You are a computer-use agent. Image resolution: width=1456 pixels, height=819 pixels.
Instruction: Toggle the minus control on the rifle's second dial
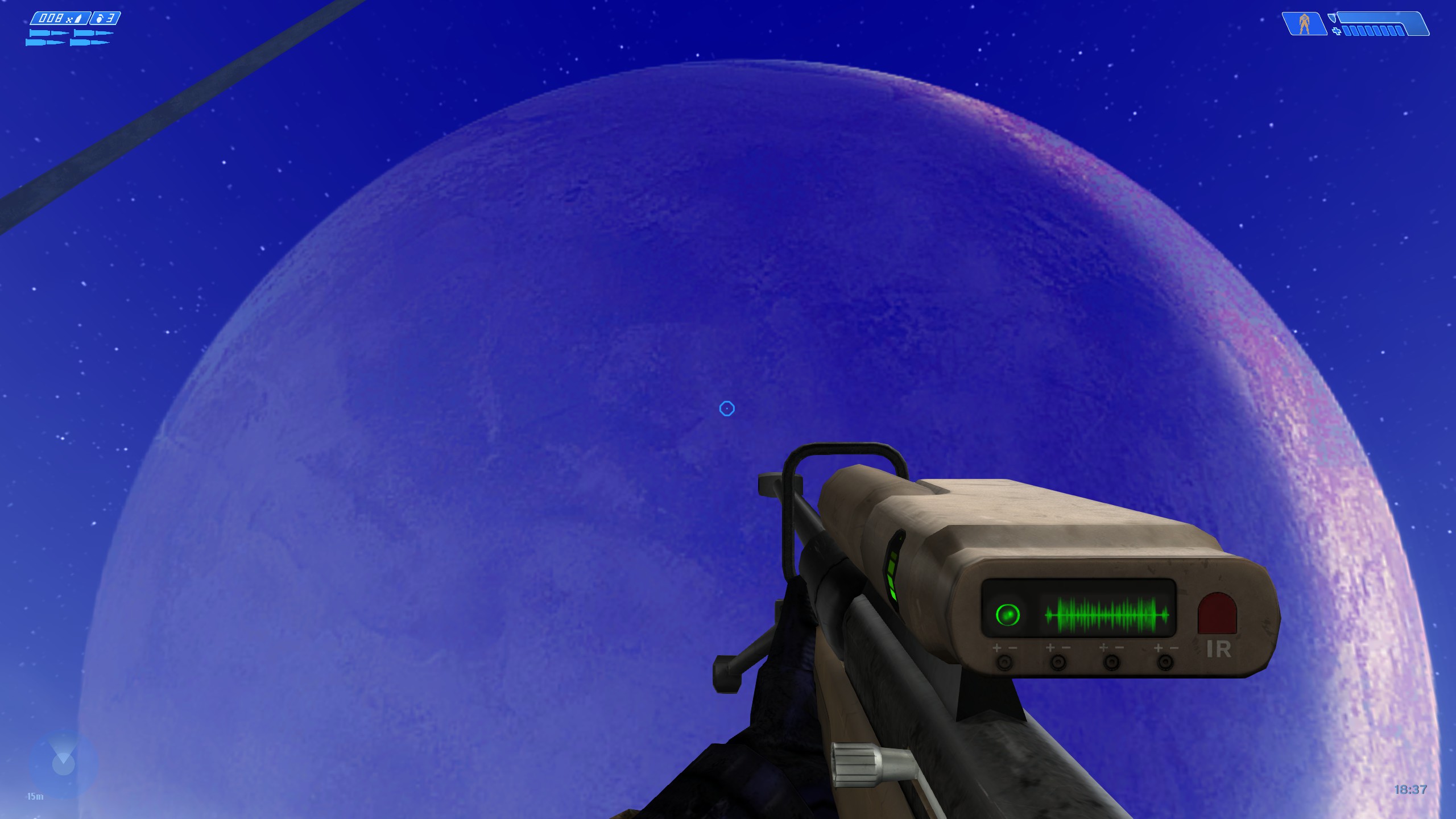click(1067, 648)
